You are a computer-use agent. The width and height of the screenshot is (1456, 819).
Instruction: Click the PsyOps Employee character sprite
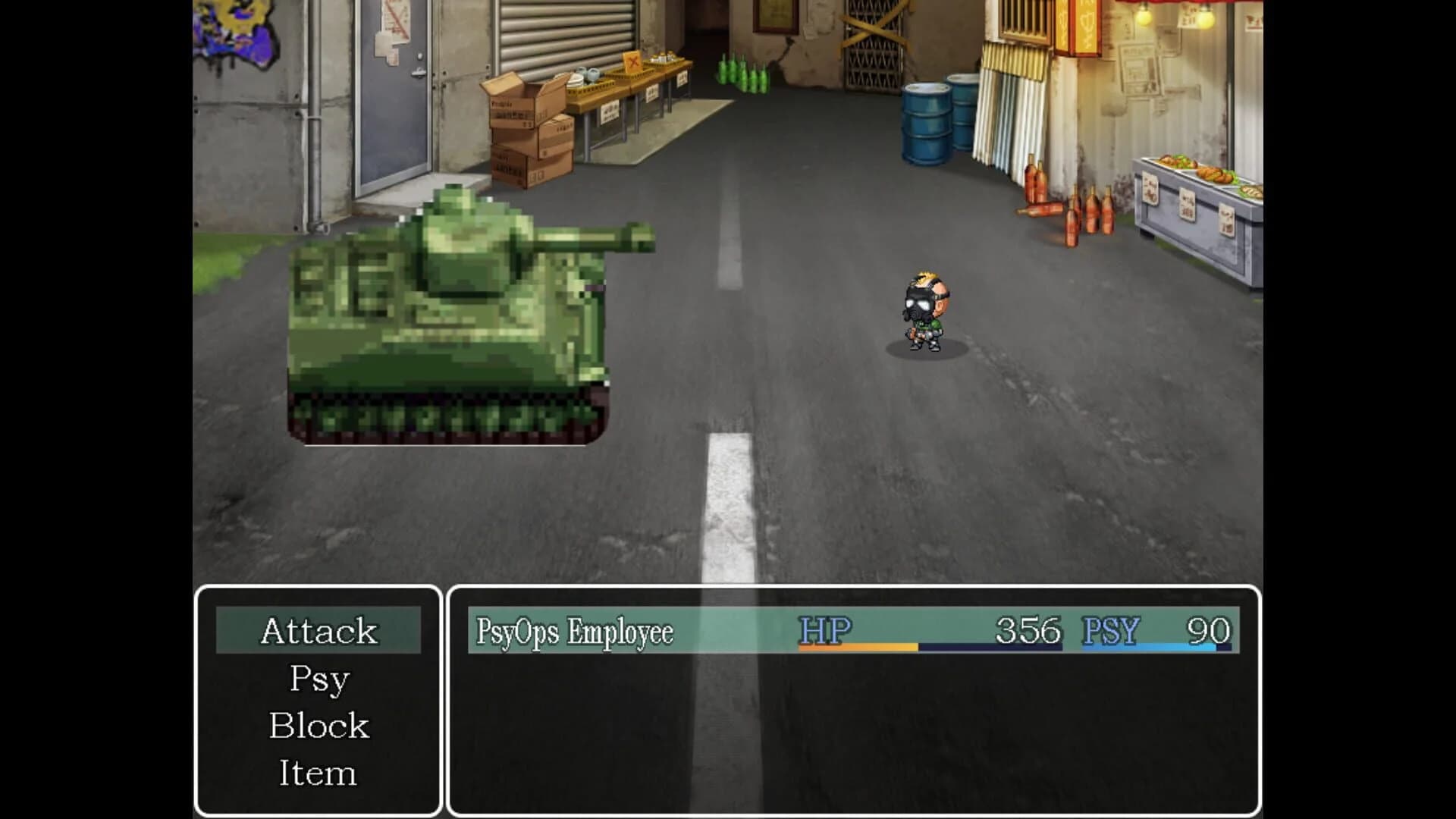tap(924, 311)
